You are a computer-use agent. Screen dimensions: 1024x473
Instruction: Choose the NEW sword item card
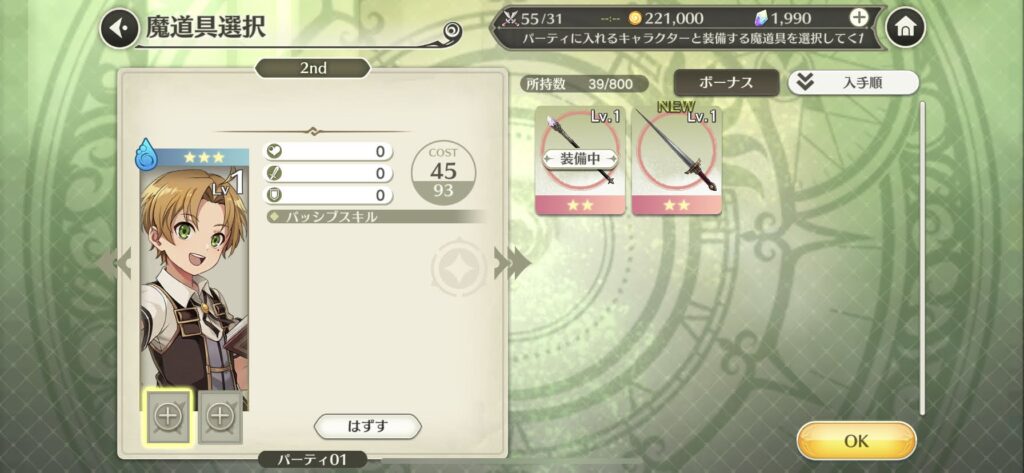coord(675,160)
